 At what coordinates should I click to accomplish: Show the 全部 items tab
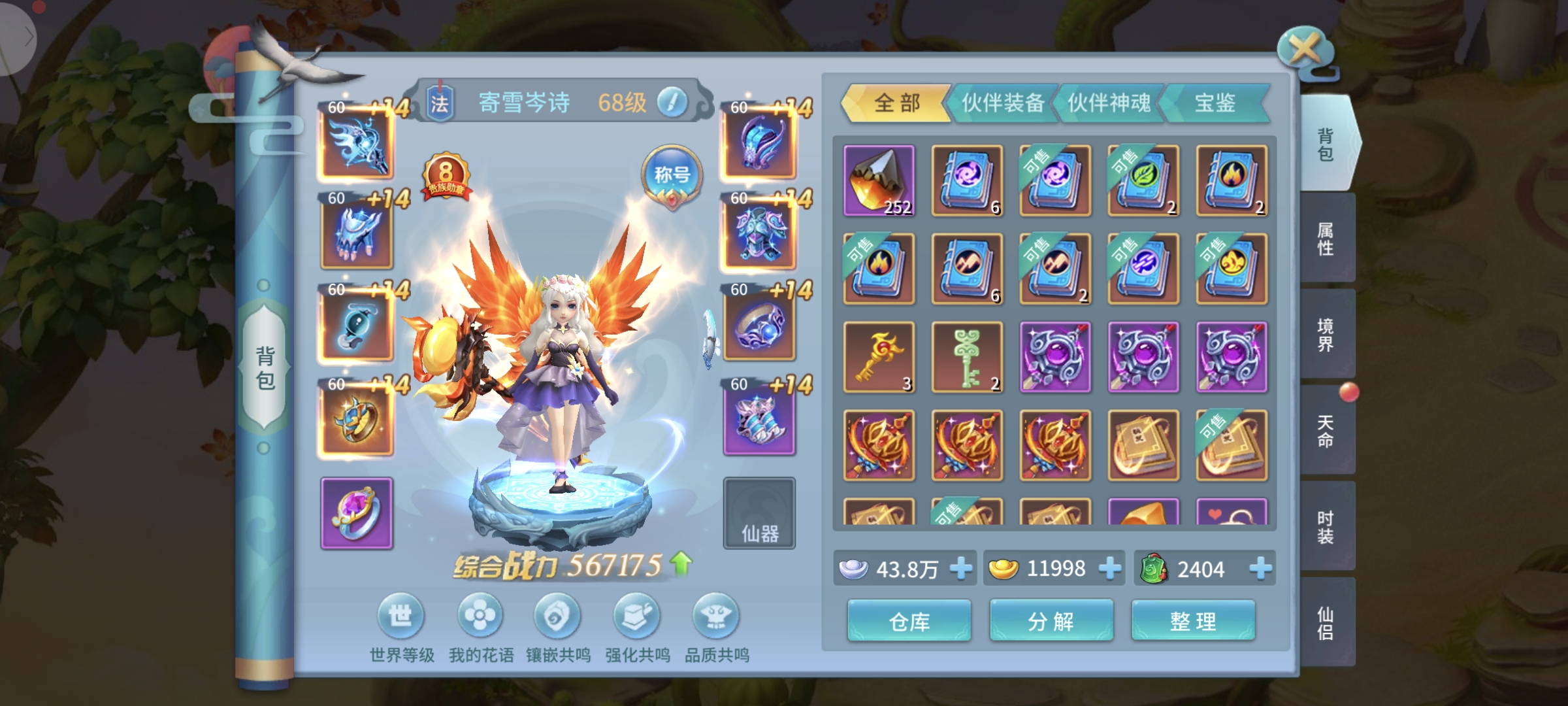point(897,103)
